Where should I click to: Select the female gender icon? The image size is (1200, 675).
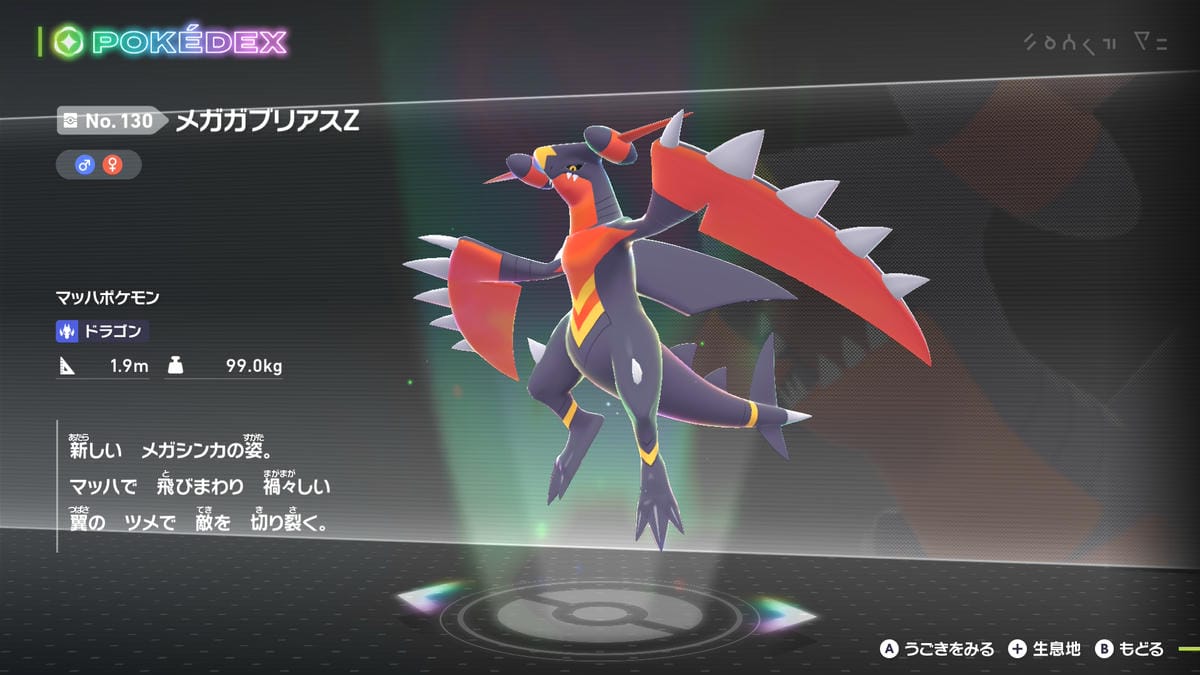[112, 165]
